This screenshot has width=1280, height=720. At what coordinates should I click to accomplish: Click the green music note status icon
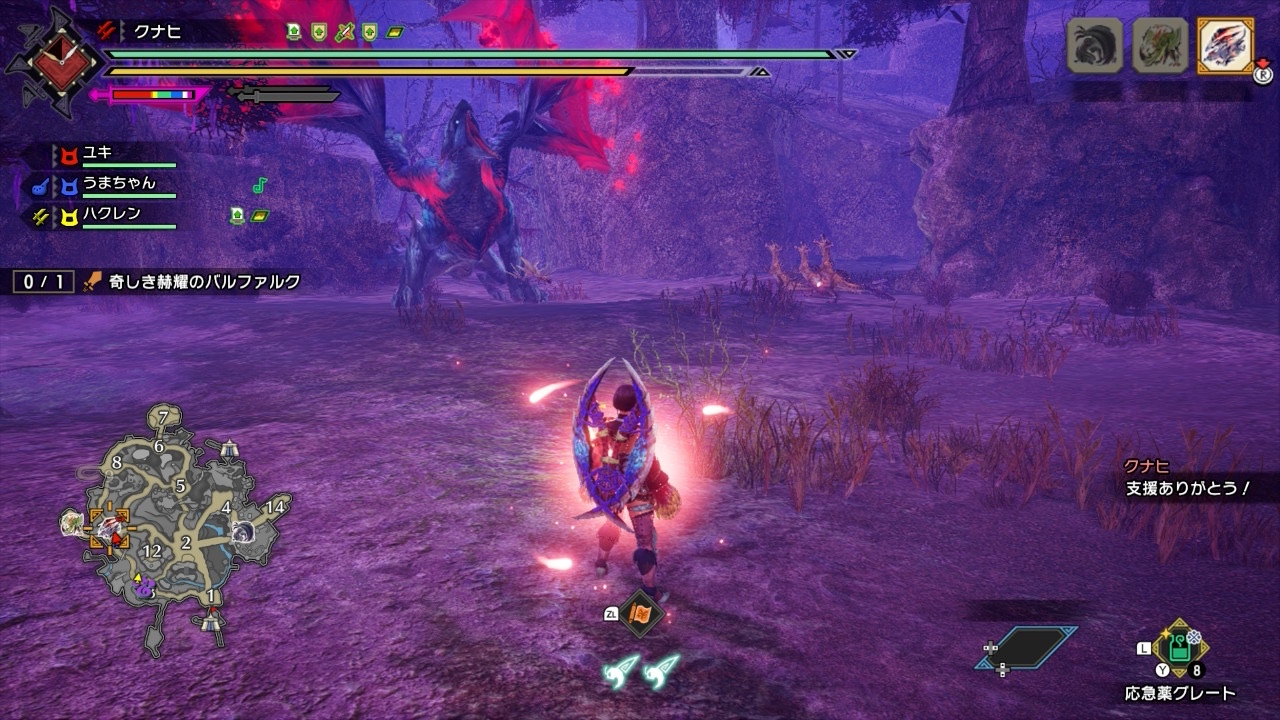(260, 185)
